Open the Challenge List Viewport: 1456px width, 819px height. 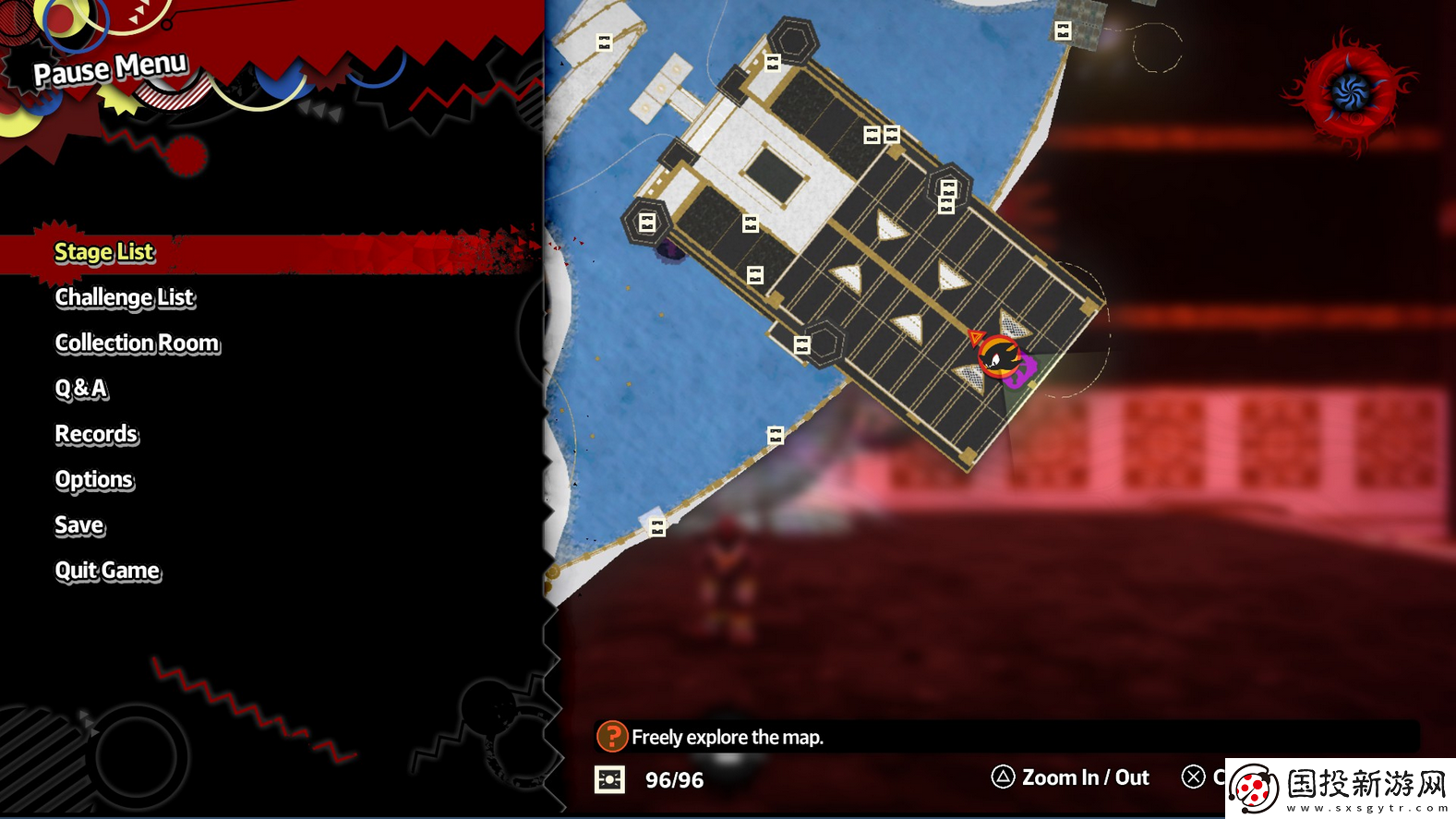tap(125, 297)
